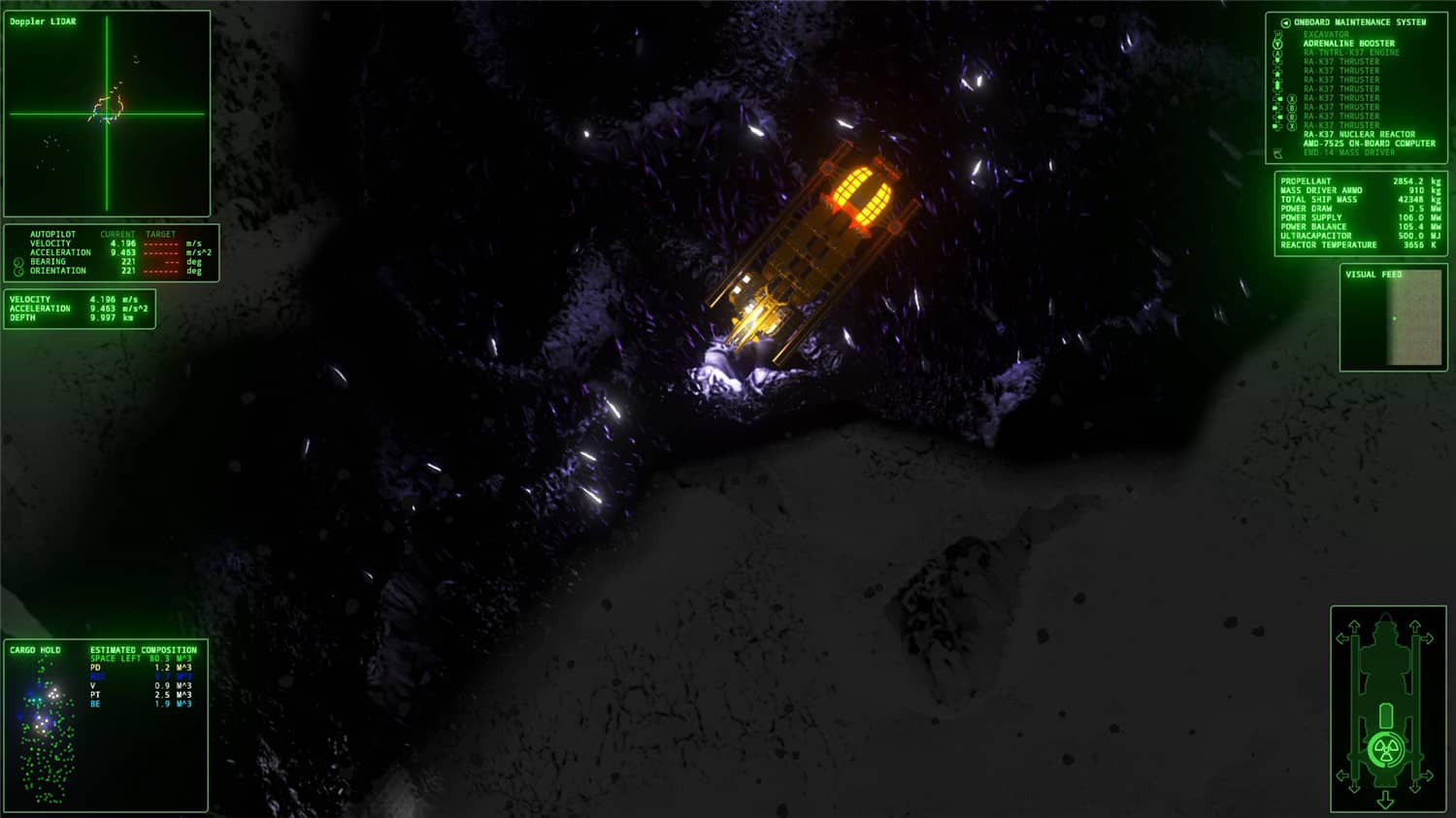Select the ultracapacitor battery icon on the schematic
This screenshot has width=1456, height=818.
[1385, 714]
